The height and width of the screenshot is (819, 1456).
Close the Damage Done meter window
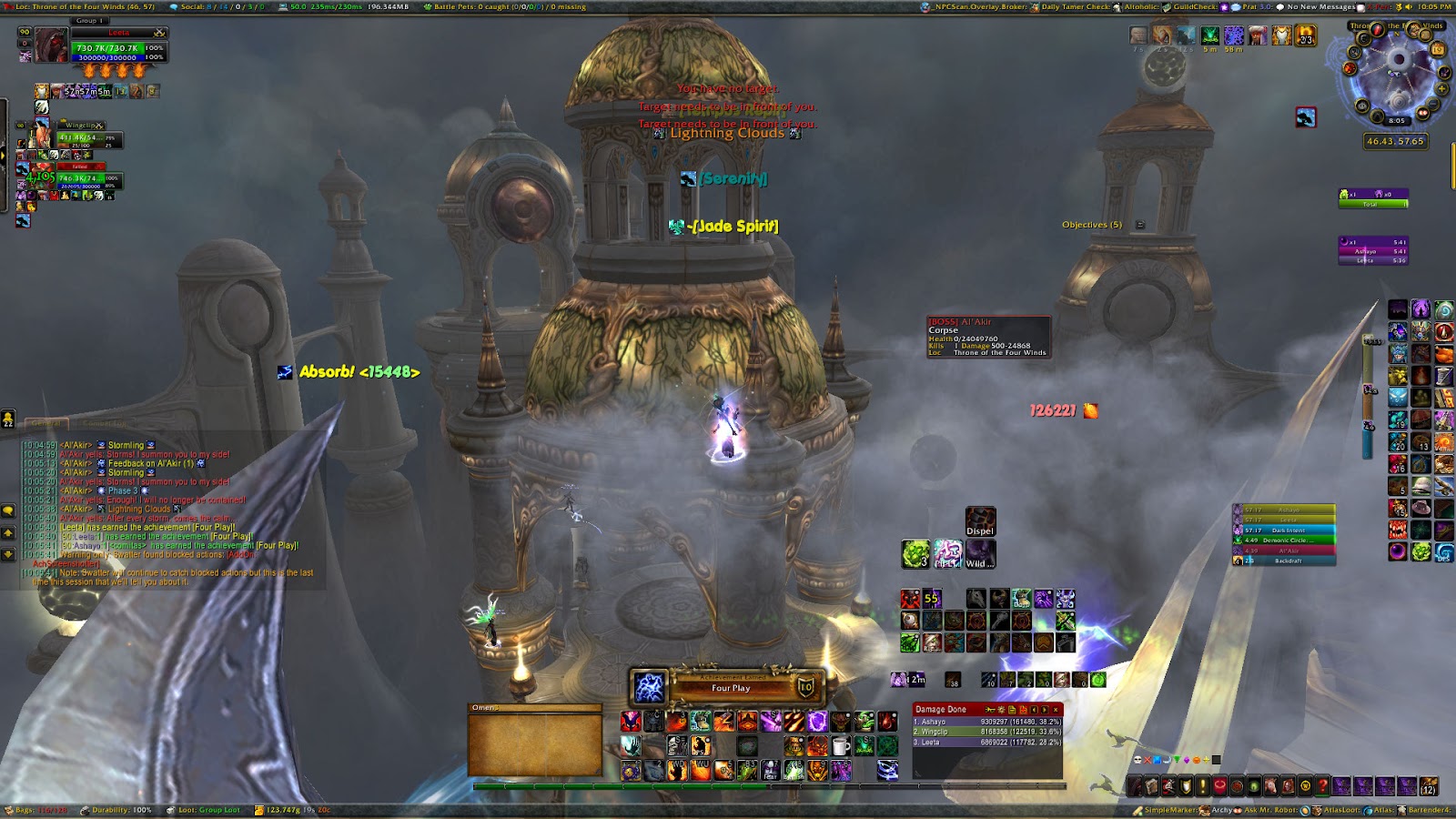(x=1056, y=710)
